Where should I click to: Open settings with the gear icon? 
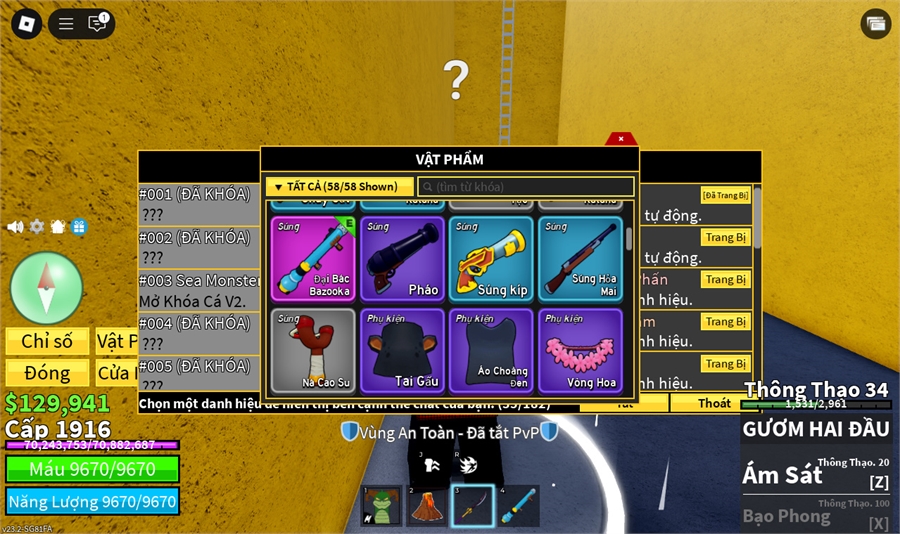coord(37,227)
